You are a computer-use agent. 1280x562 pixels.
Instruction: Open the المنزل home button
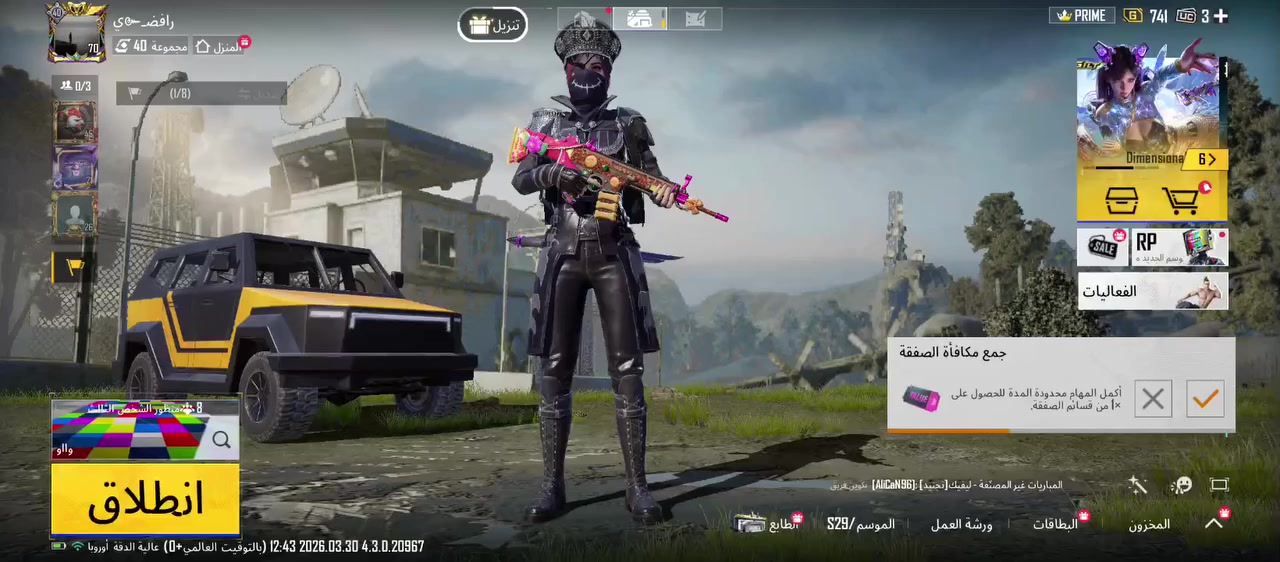point(220,47)
